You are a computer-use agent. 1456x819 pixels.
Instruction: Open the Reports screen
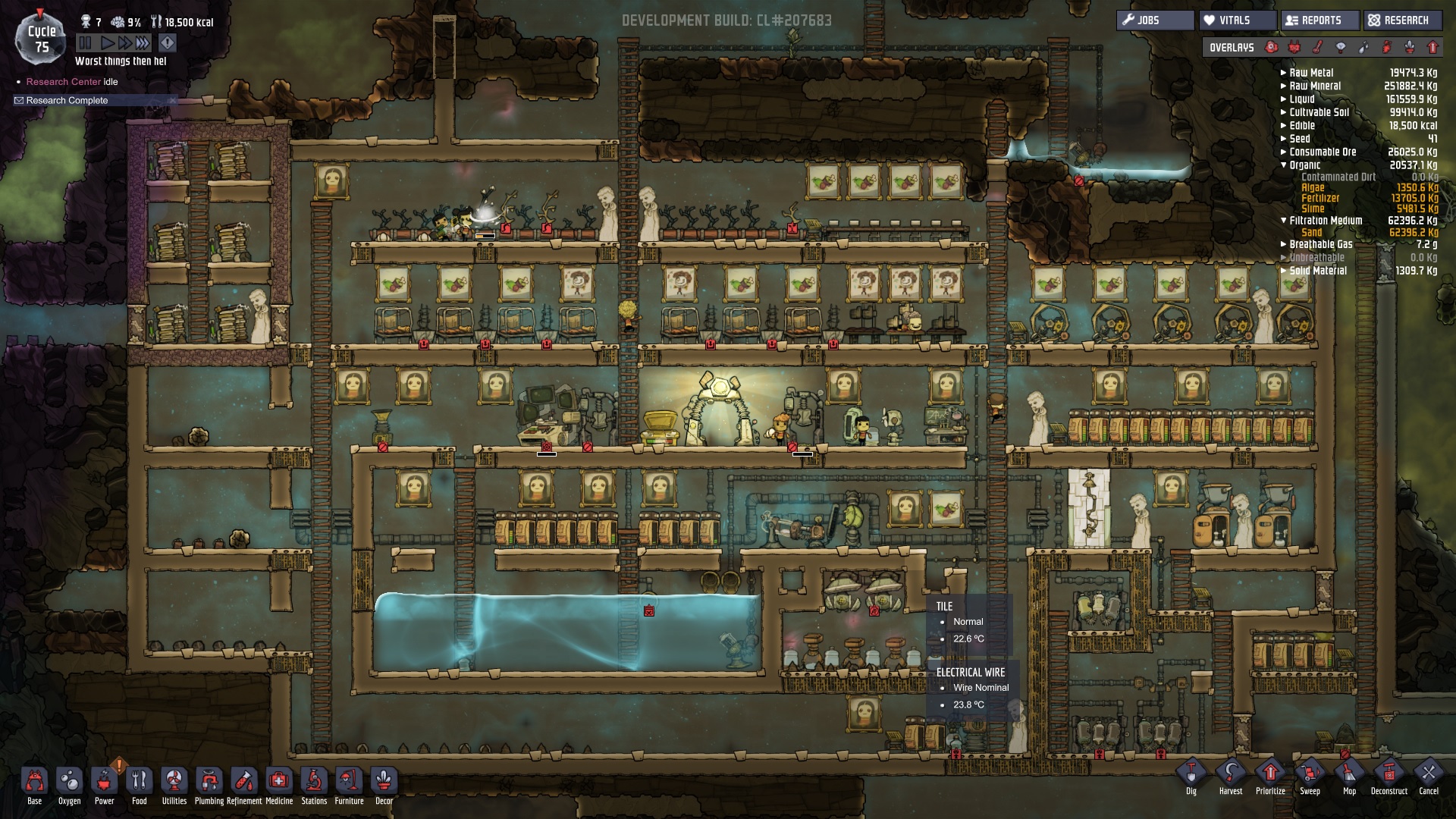click(x=1319, y=20)
